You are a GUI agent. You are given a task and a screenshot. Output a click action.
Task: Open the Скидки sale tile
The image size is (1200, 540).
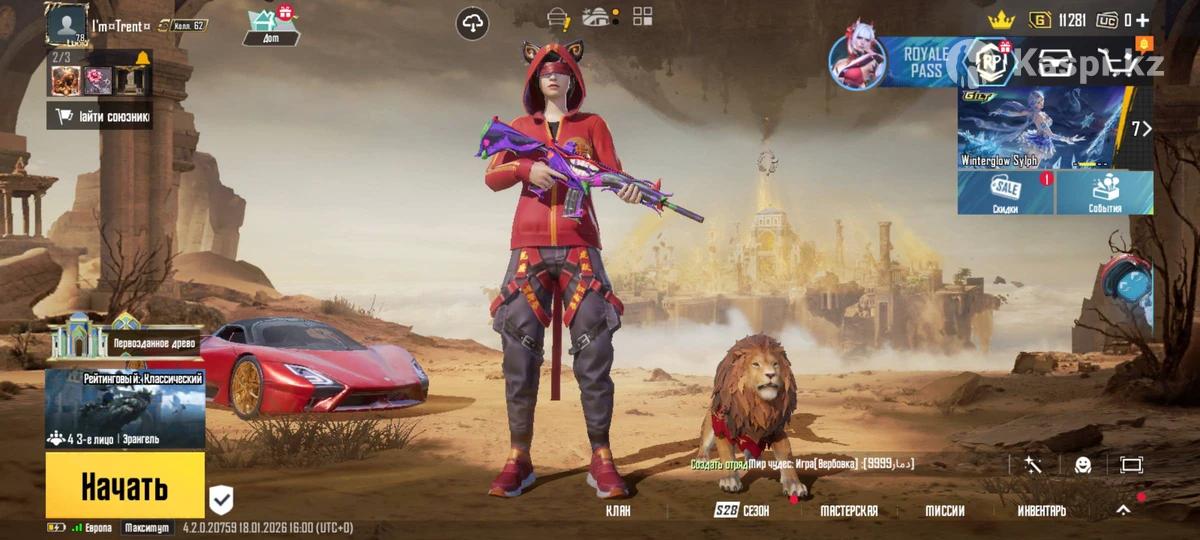[1005, 192]
